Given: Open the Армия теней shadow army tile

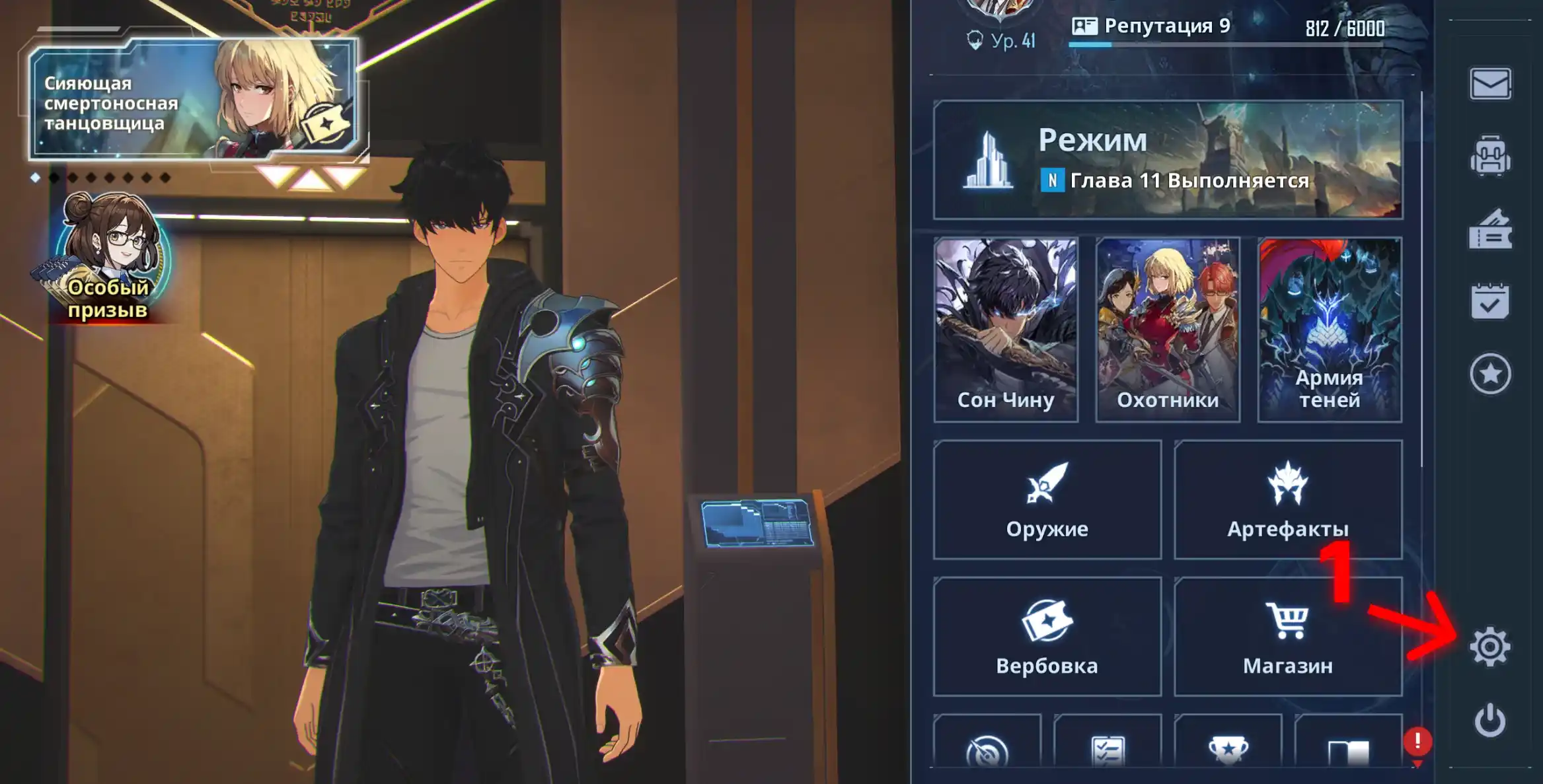Looking at the screenshot, I should point(1330,330).
